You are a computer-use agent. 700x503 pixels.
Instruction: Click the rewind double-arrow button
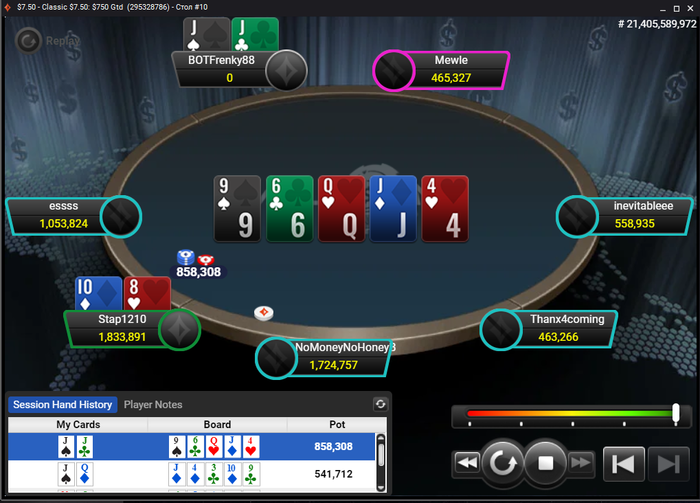tap(466, 463)
